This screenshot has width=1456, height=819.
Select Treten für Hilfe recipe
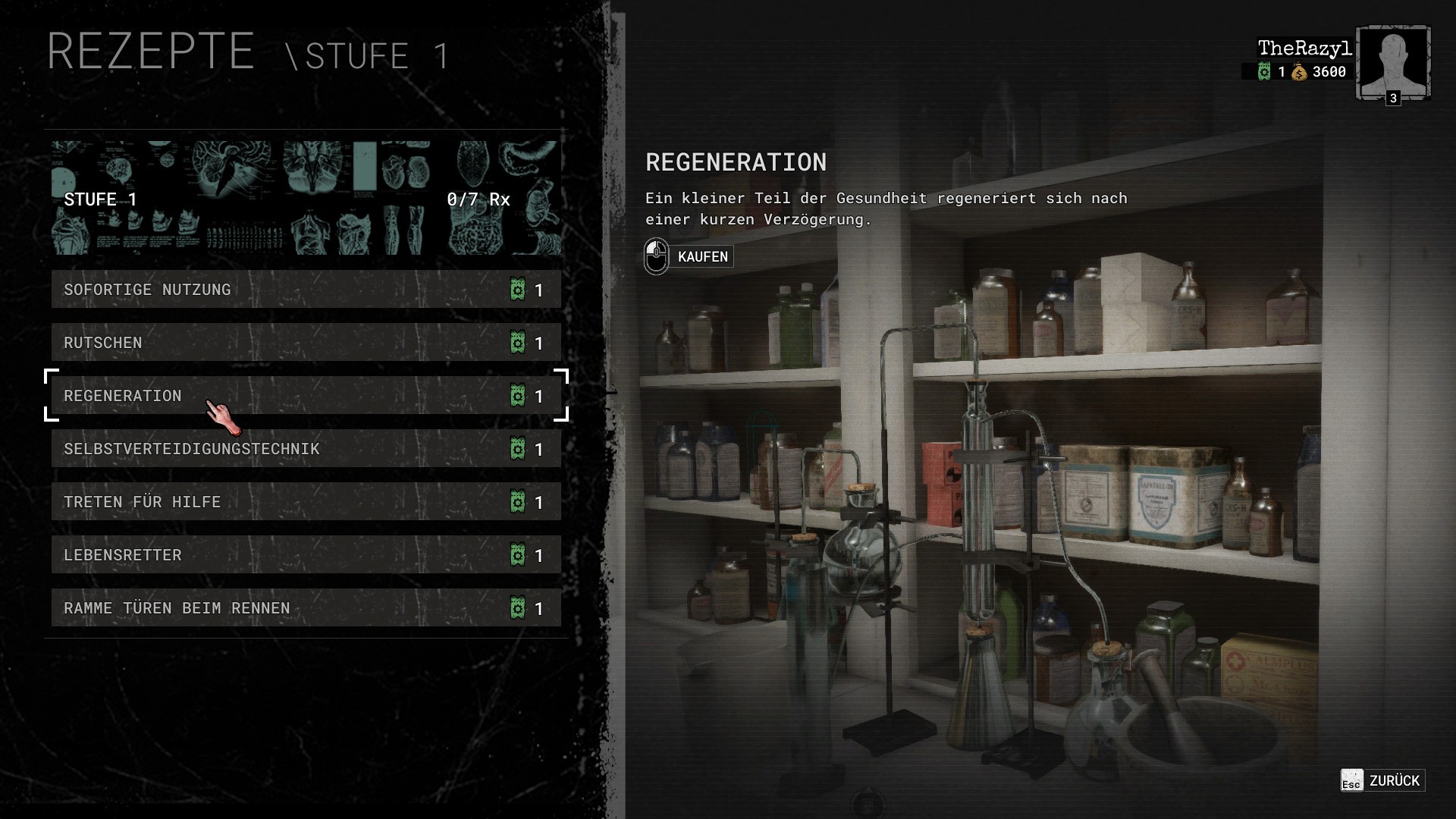[x=306, y=502]
